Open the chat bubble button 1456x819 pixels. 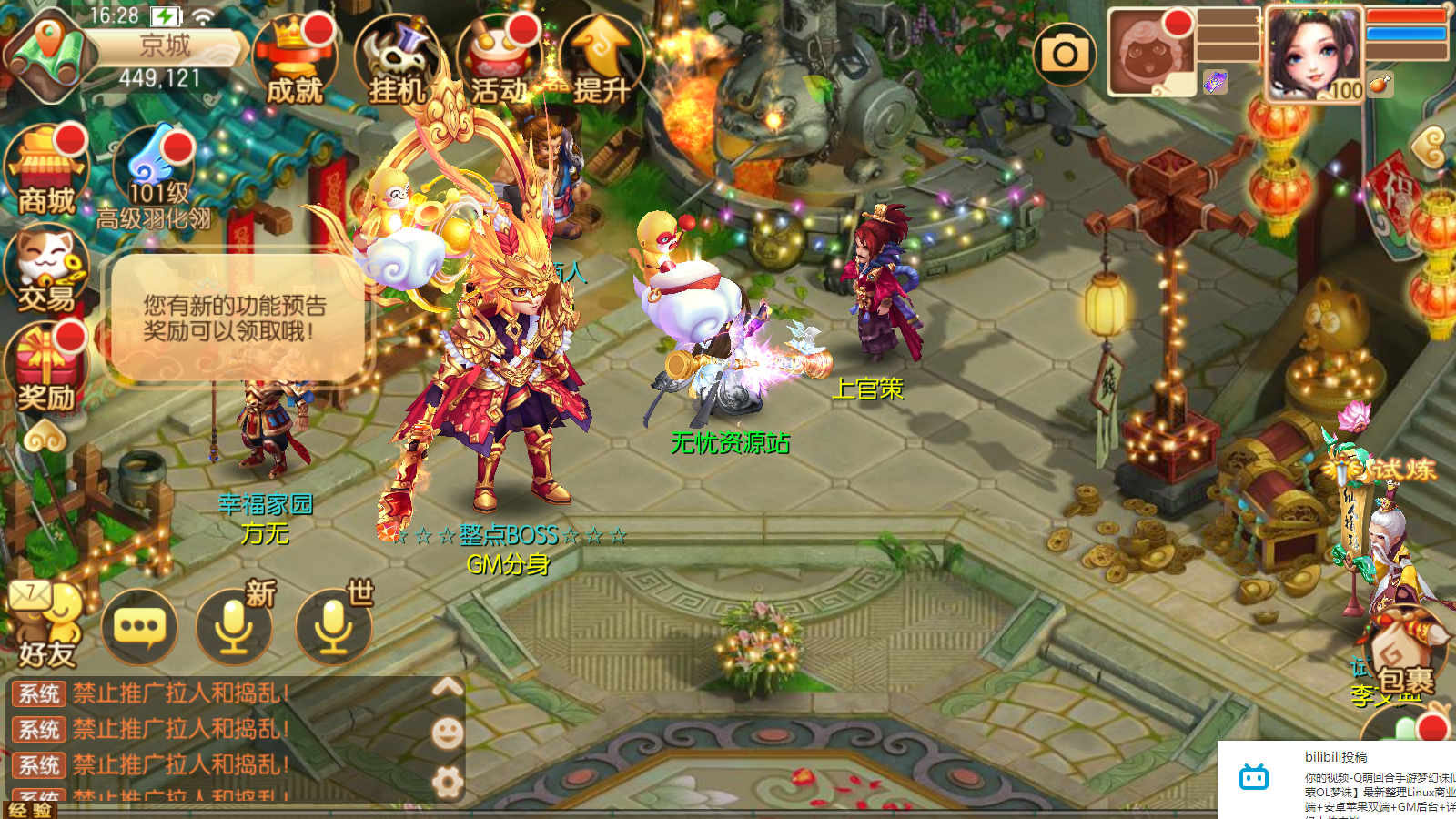click(x=139, y=626)
